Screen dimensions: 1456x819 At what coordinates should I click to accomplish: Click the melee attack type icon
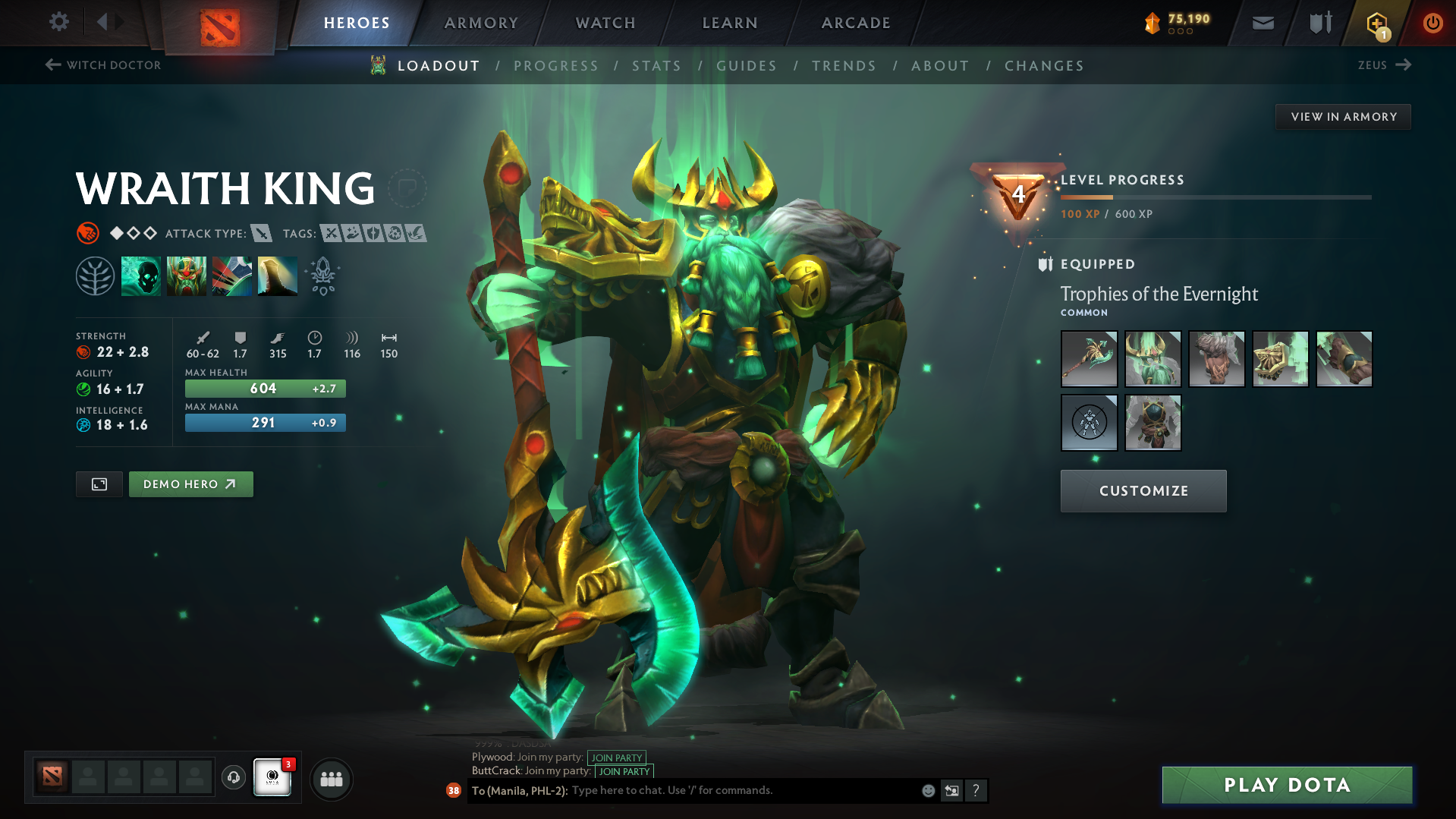tap(262, 233)
